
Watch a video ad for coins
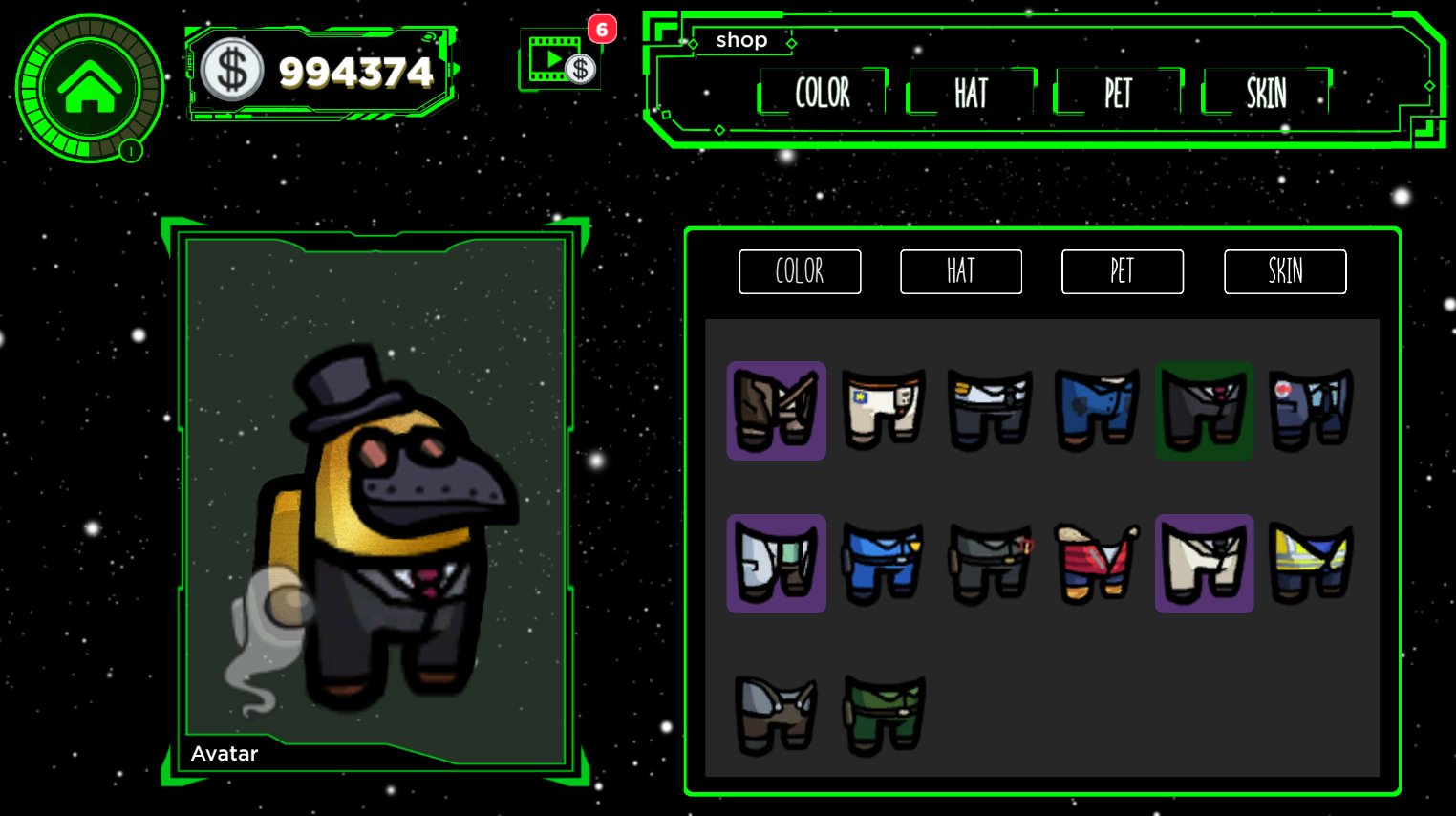coord(560,61)
